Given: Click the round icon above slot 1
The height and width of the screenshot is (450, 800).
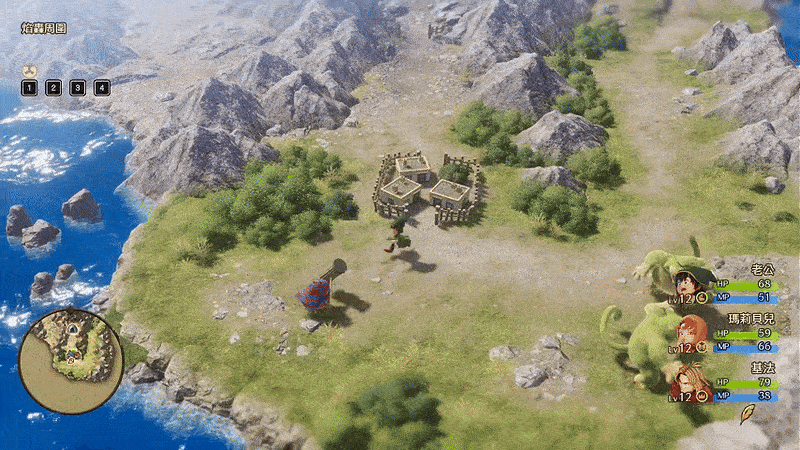Looking at the screenshot, I should tap(29, 71).
